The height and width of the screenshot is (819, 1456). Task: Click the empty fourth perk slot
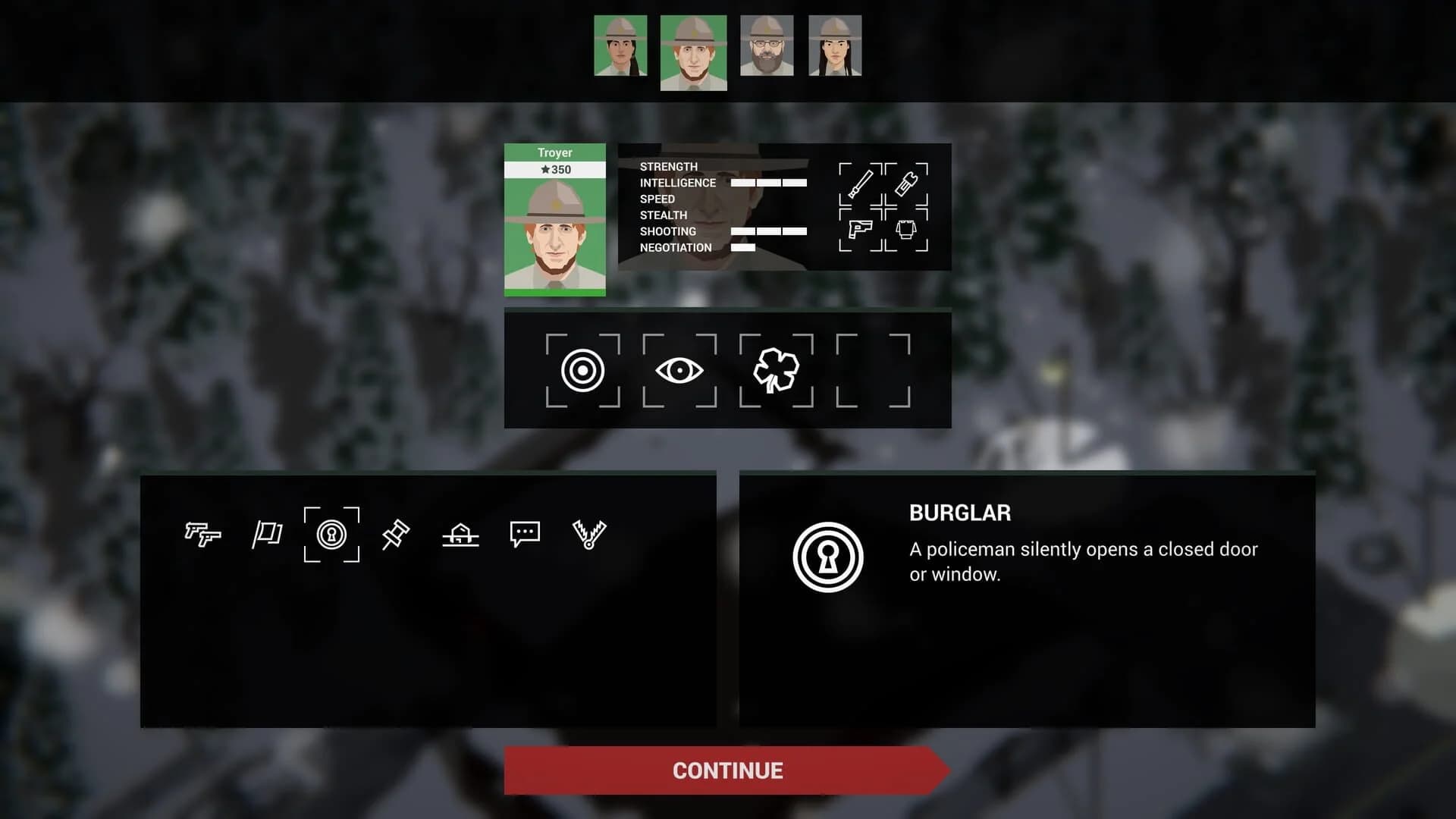tap(871, 372)
